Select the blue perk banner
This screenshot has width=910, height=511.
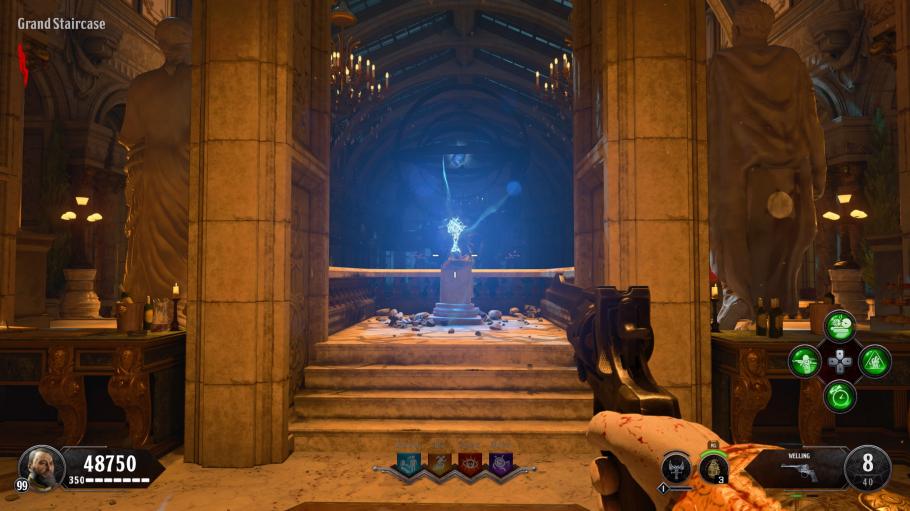click(409, 462)
